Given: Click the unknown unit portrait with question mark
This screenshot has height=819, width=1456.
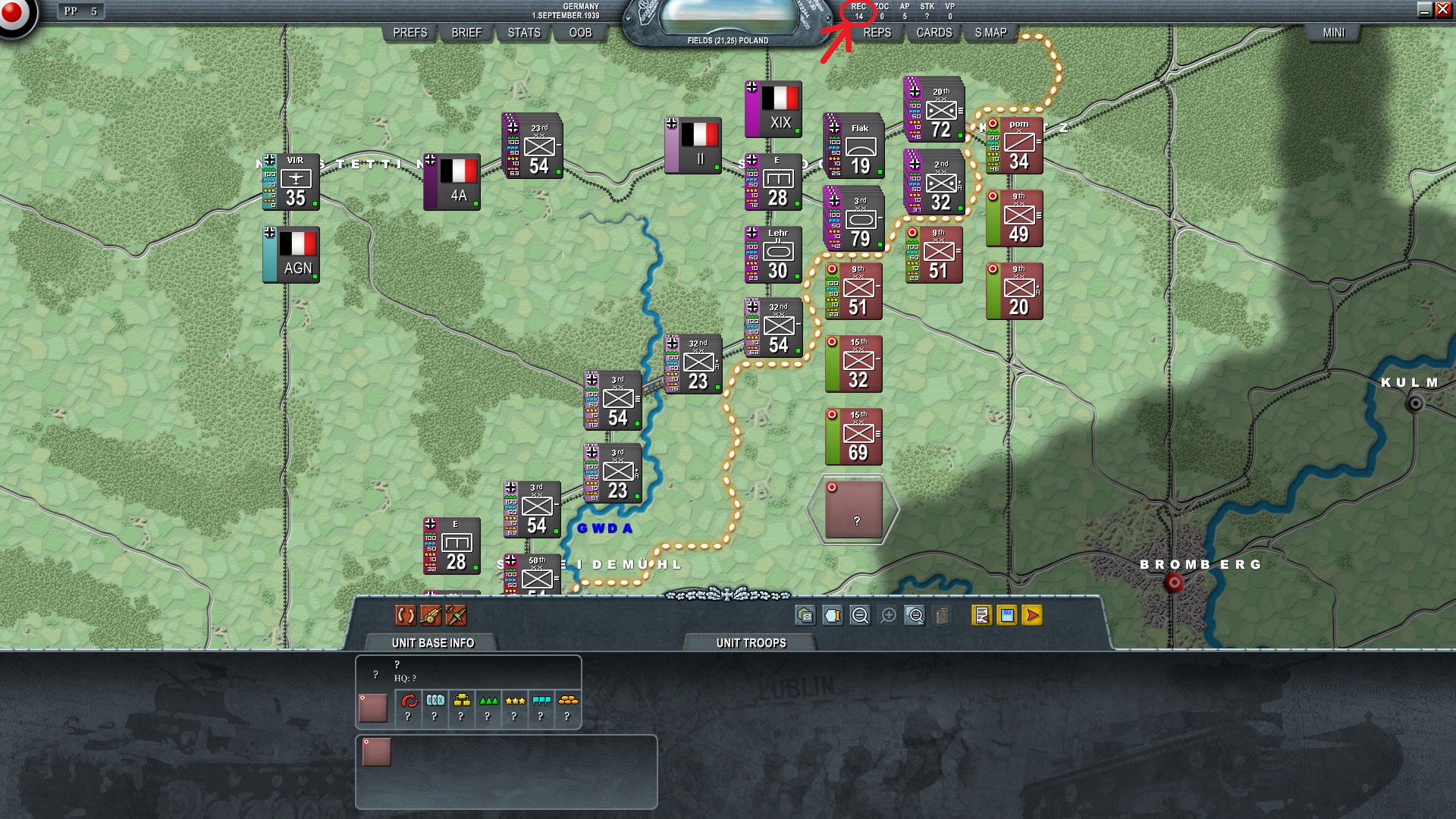Looking at the screenshot, I should pyautogui.click(x=373, y=706).
